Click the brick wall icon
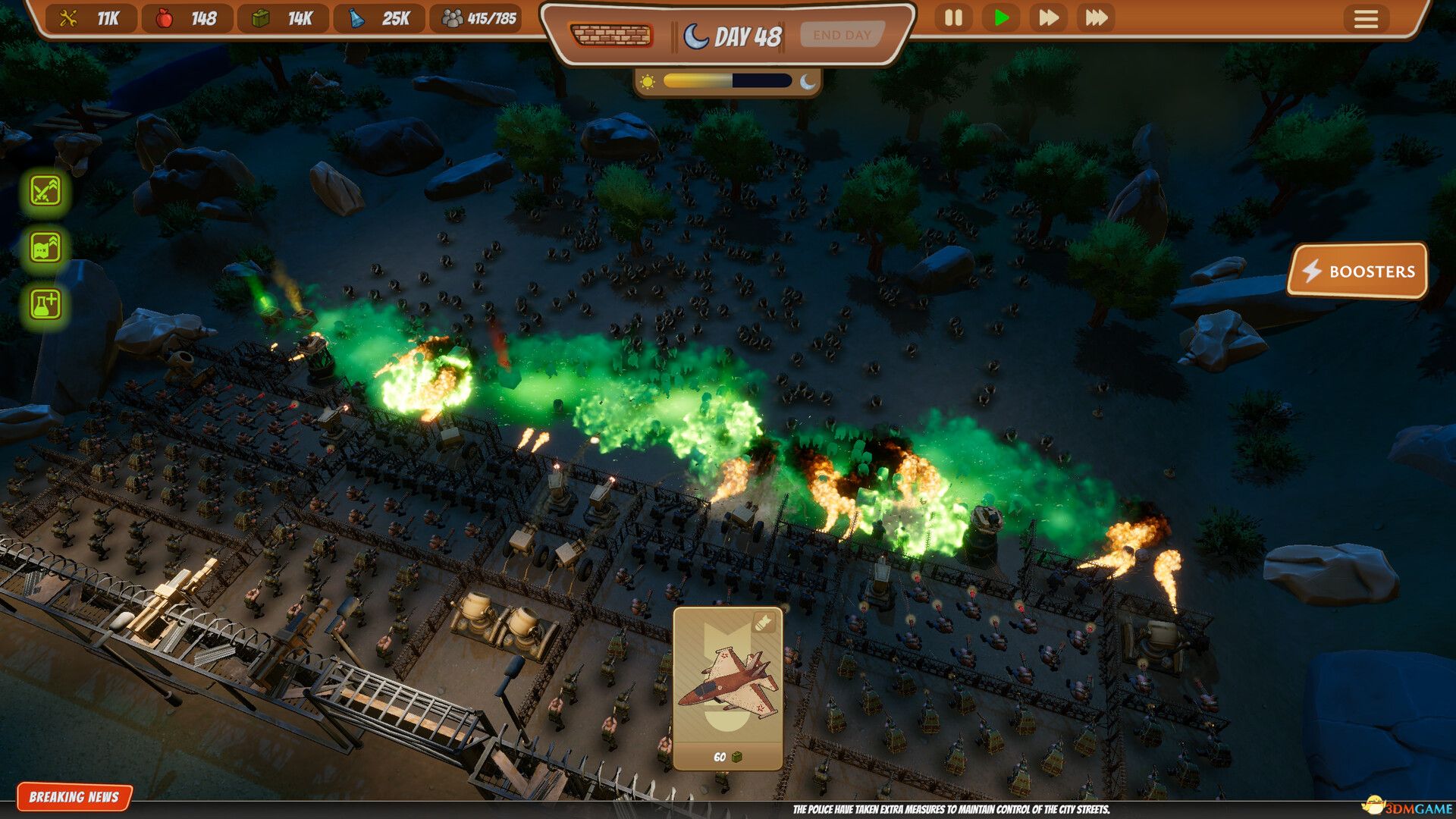Image resolution: width=1456 pixels, height=819 pixels. (x=611, y=35)
